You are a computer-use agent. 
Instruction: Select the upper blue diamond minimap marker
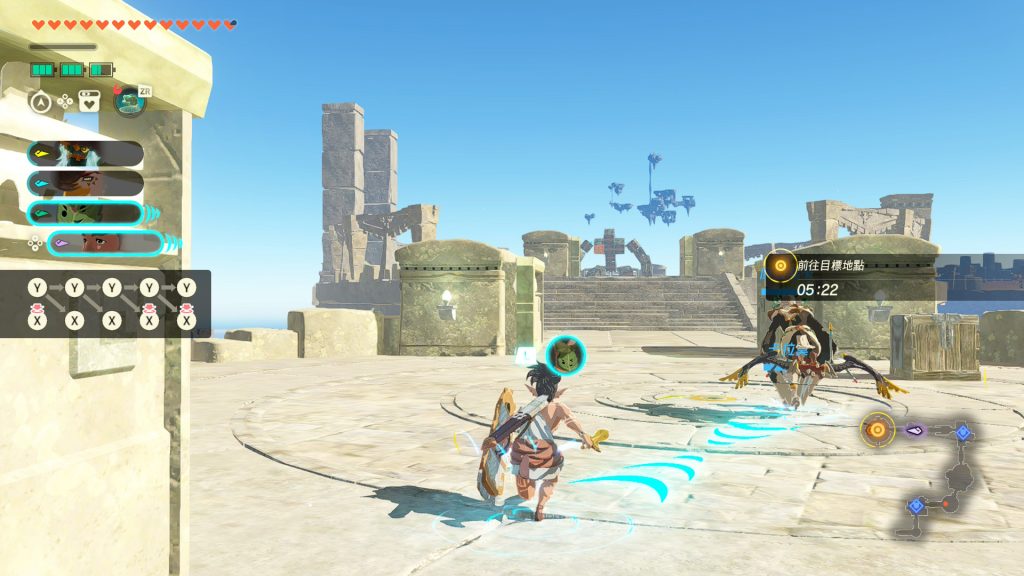click(962, 432)
